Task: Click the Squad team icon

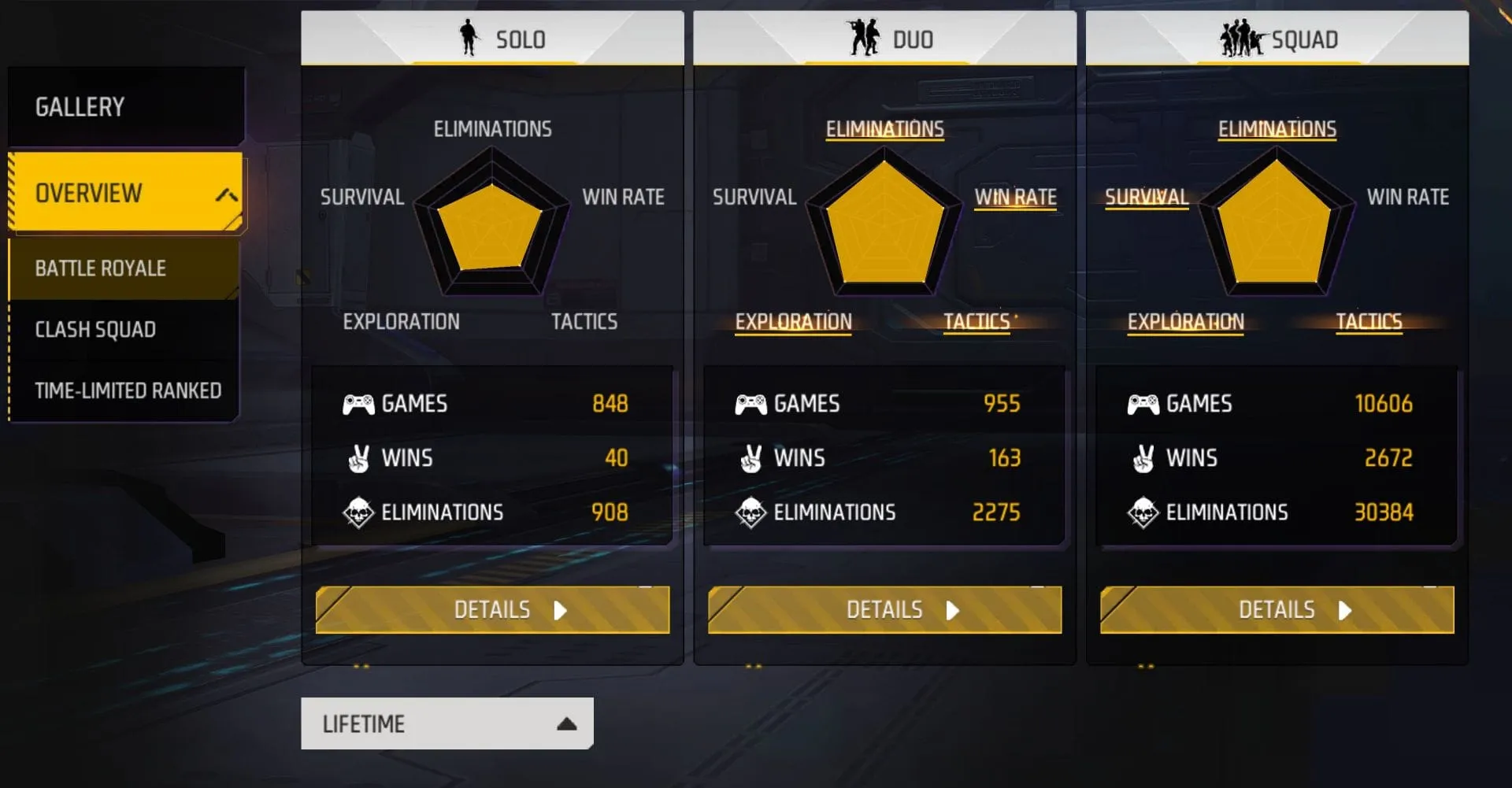Action: (x=1242, y=38)
